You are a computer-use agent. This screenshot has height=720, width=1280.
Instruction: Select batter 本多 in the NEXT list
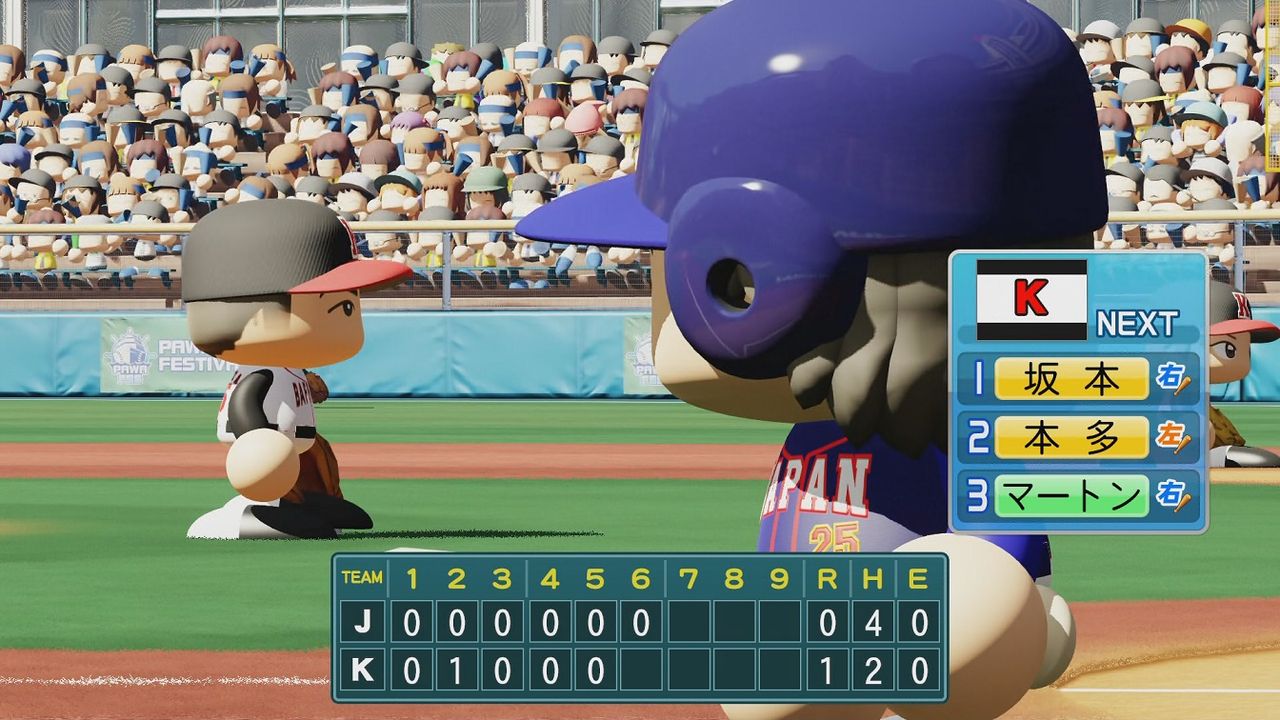pyautogui.click(x=1071, y=437)
